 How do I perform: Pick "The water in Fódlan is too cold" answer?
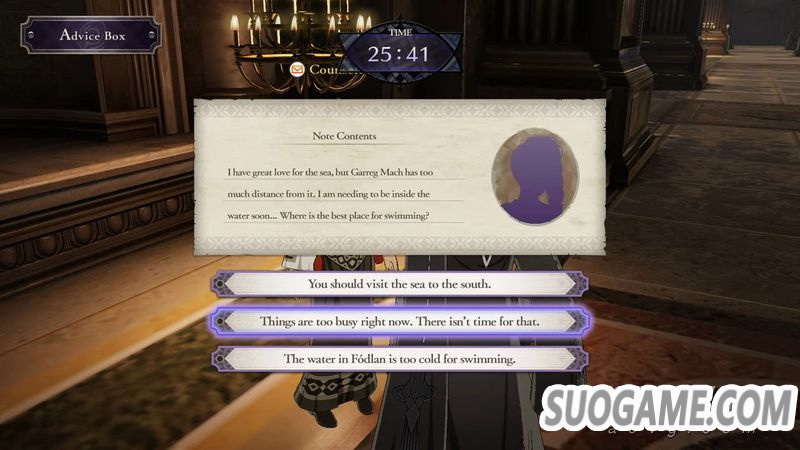coord(399,358)
